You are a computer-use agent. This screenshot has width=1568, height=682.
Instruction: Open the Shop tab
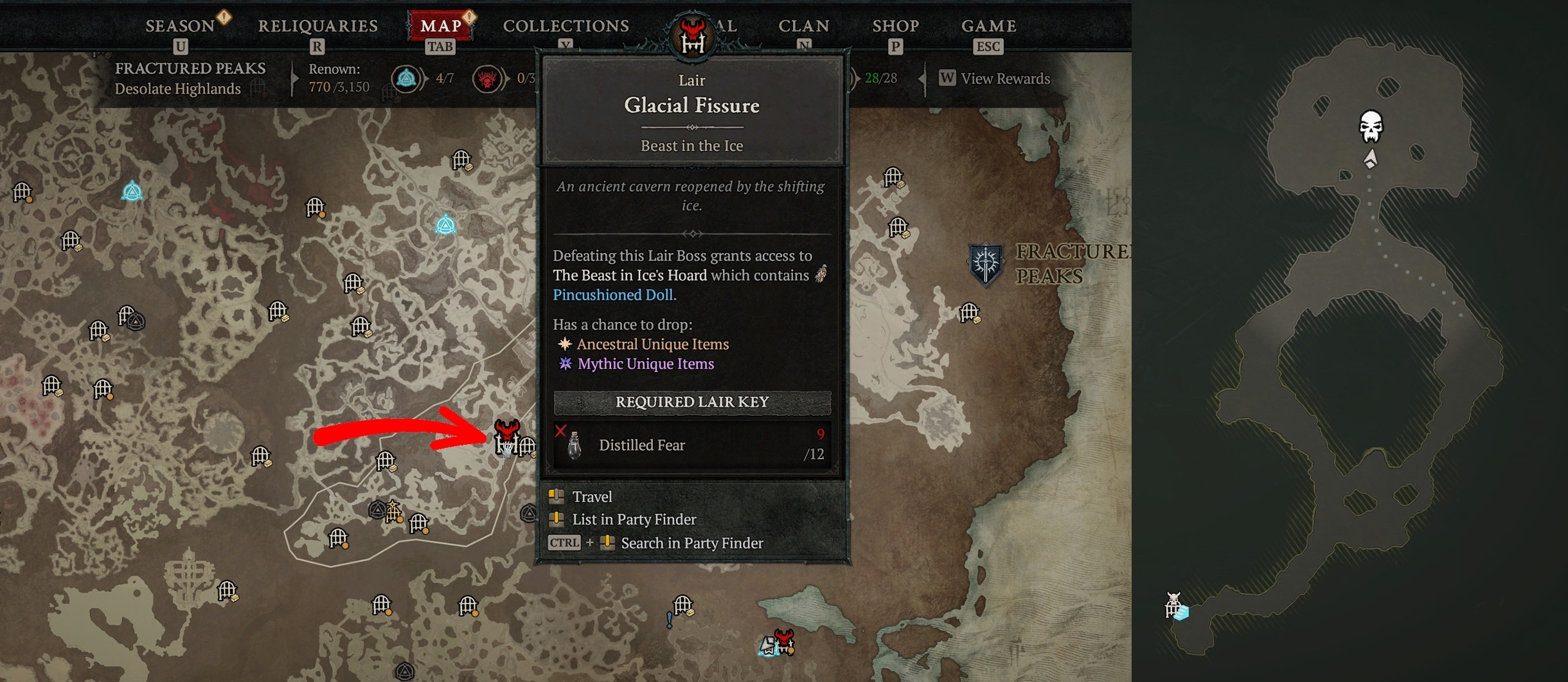click(895, 26)
